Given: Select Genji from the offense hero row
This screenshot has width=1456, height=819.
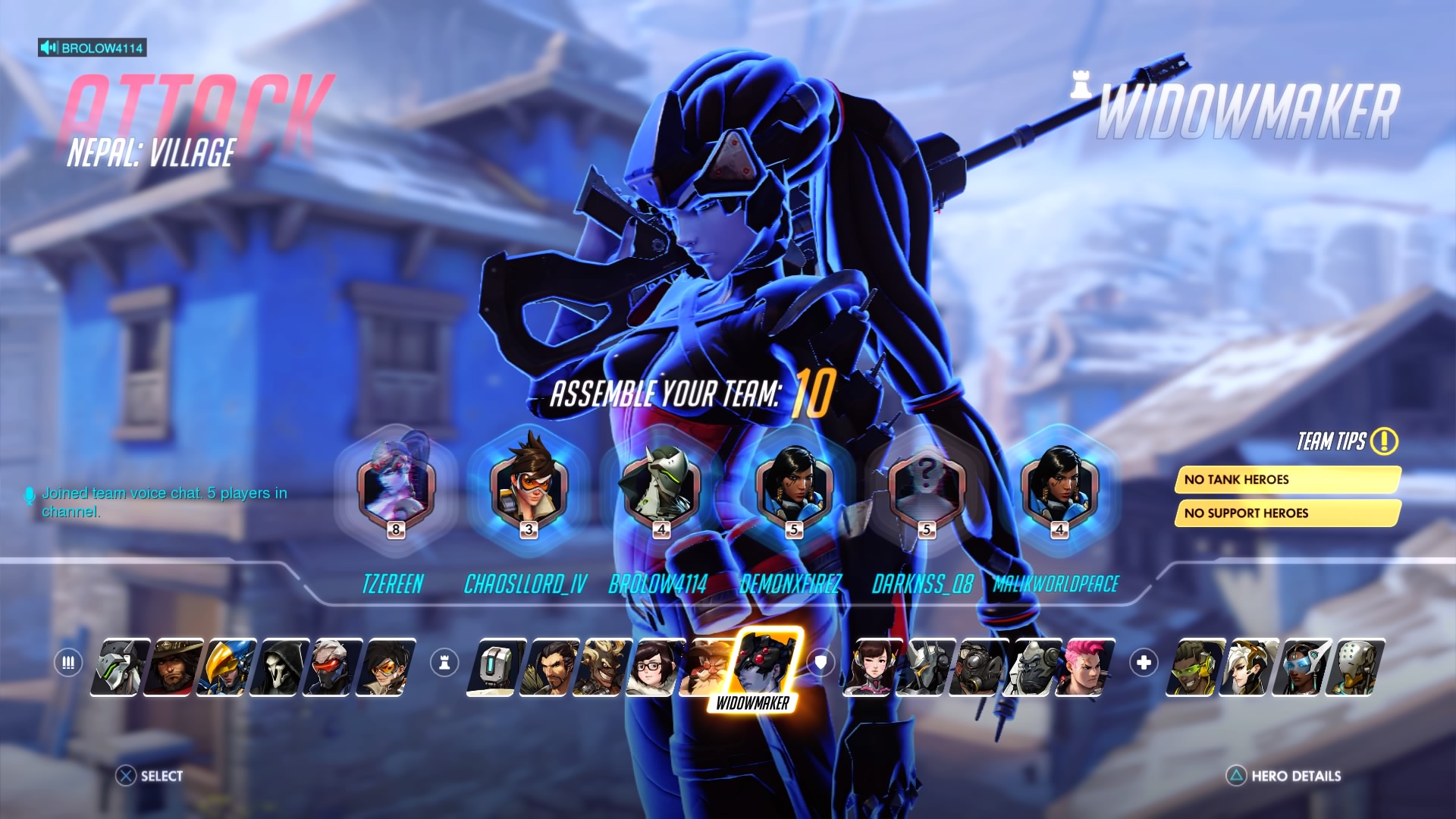Looking at the screenshot, I should click(x=121, y=667).
